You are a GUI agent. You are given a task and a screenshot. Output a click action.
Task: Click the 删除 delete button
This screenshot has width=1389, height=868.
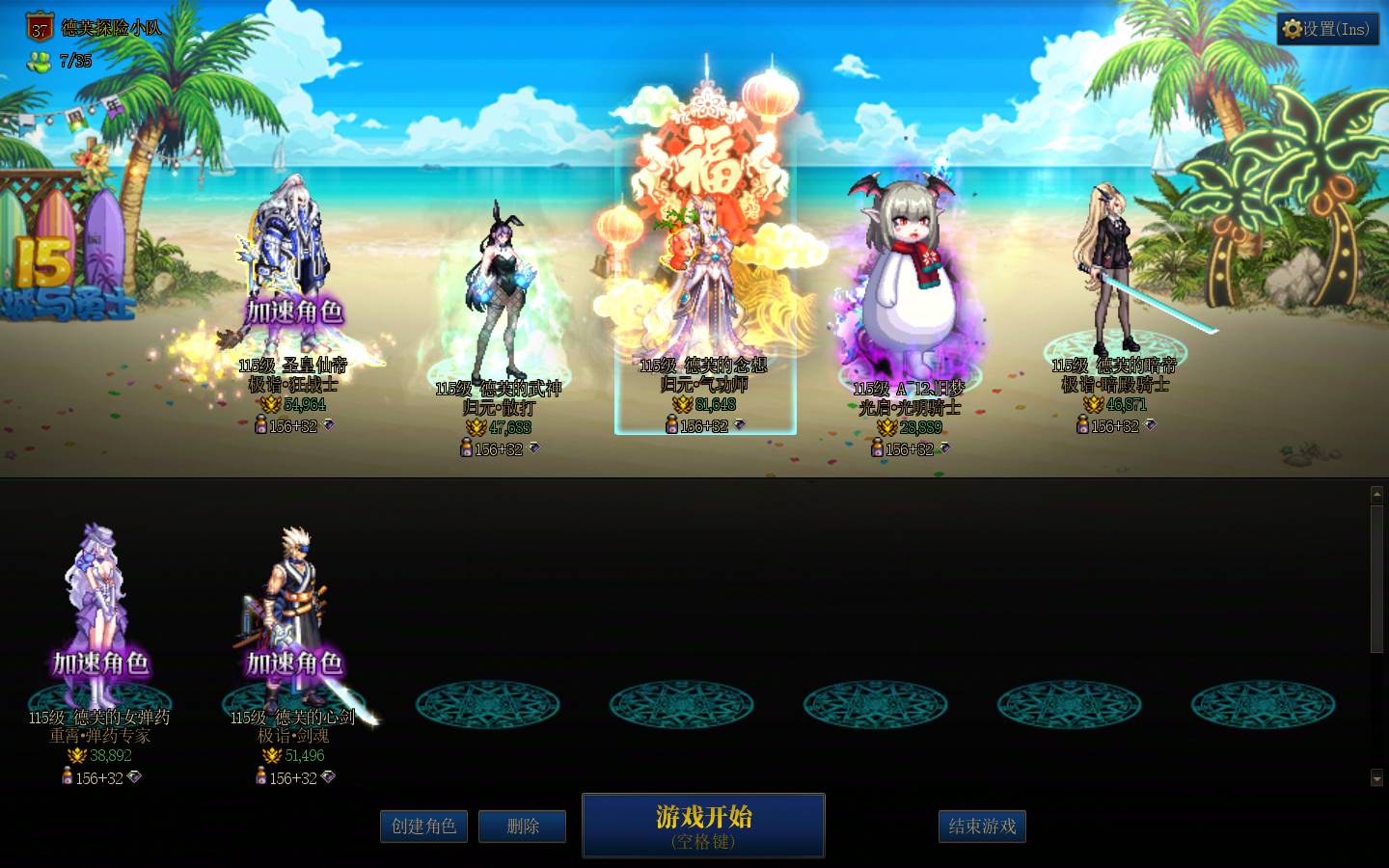point(522,827)
